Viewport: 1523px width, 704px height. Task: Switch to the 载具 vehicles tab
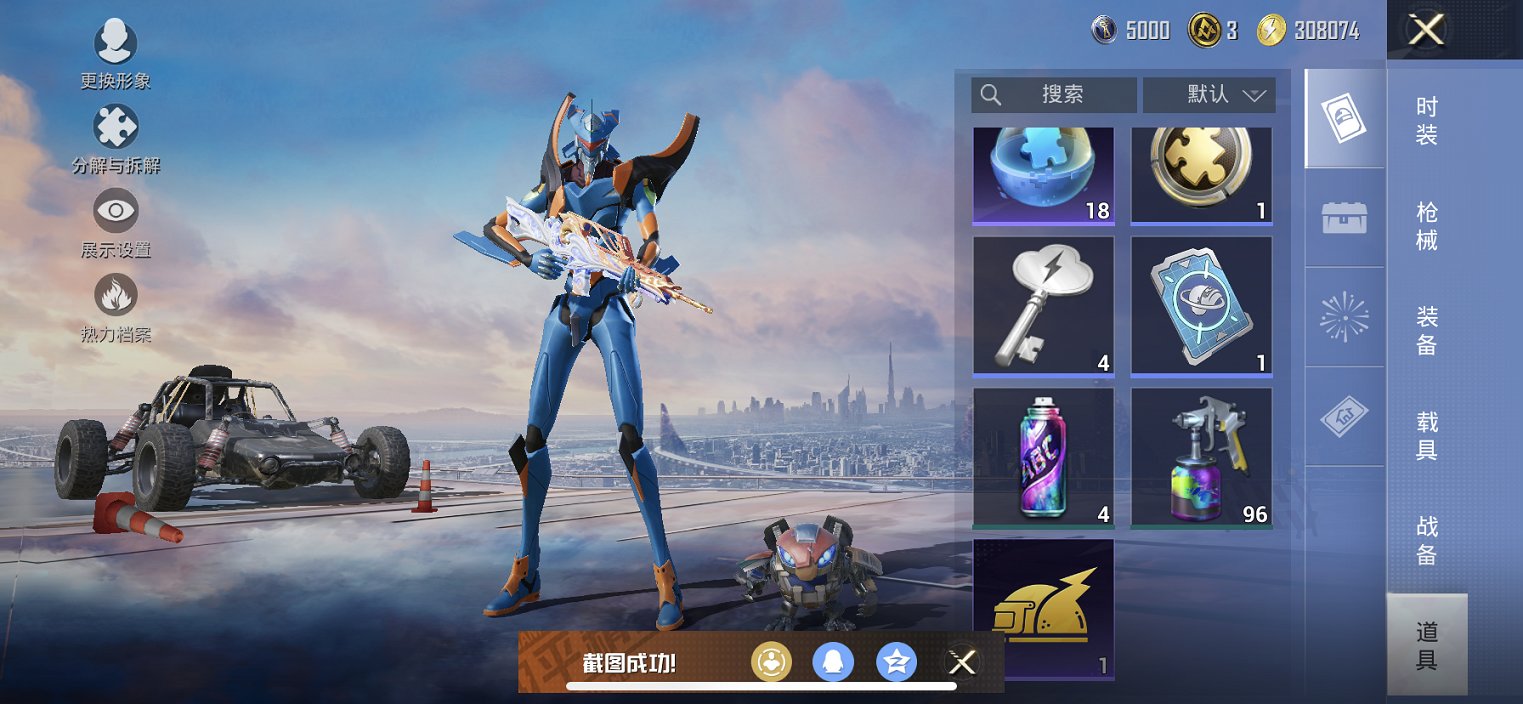pyautogui.click(x=1427, y=436)
